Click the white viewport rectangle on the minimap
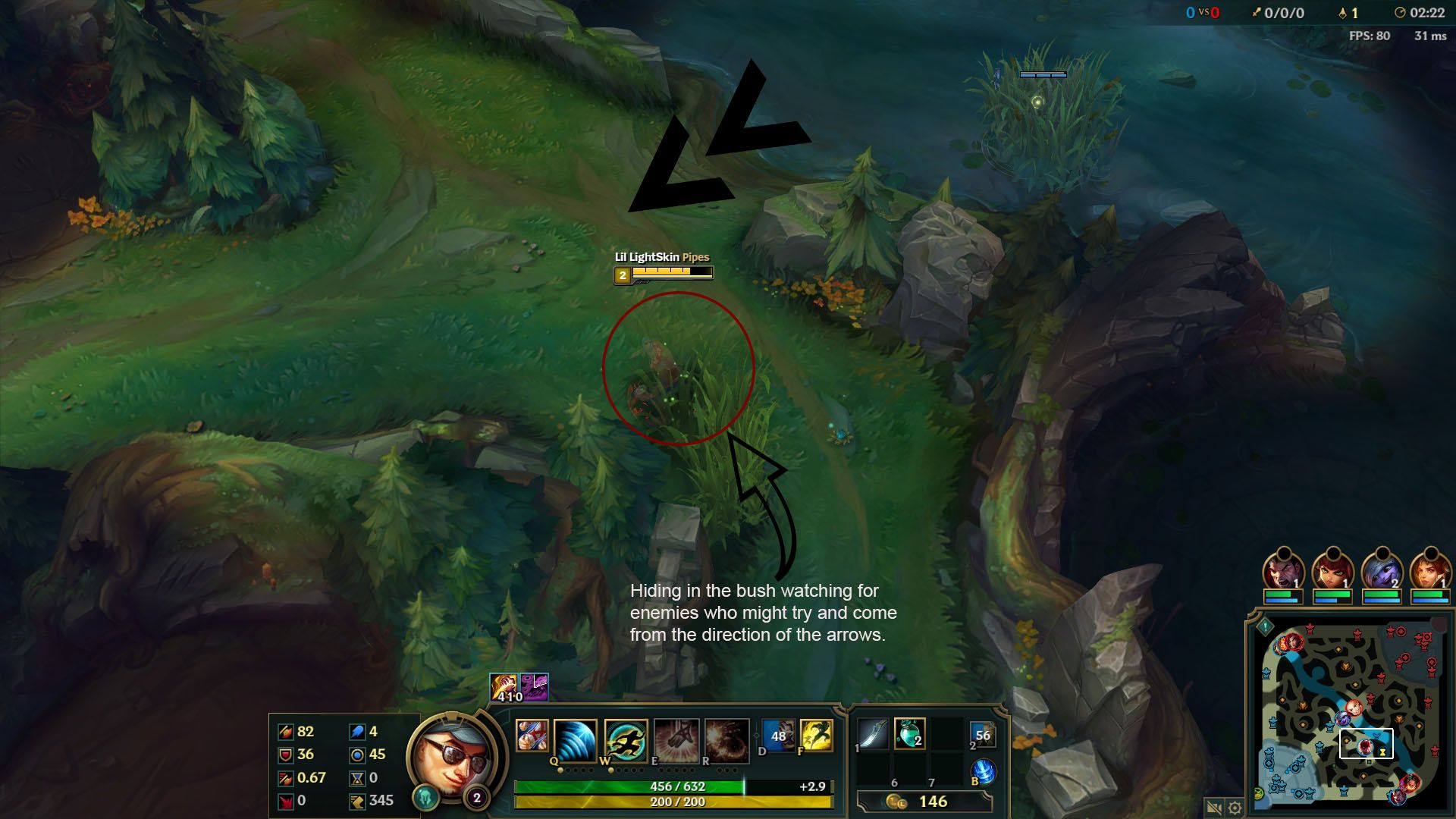Viewport: 1456px width, 819px height. tap(1367, 743)
